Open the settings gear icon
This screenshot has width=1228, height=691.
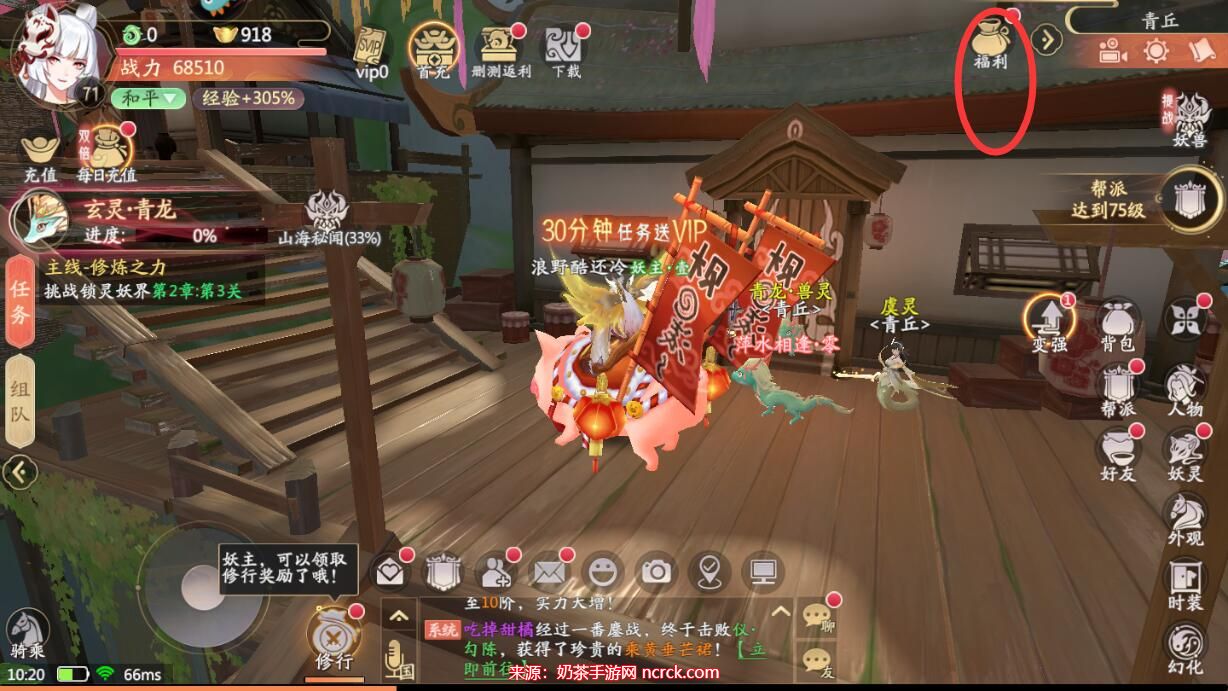point(1156,51)
